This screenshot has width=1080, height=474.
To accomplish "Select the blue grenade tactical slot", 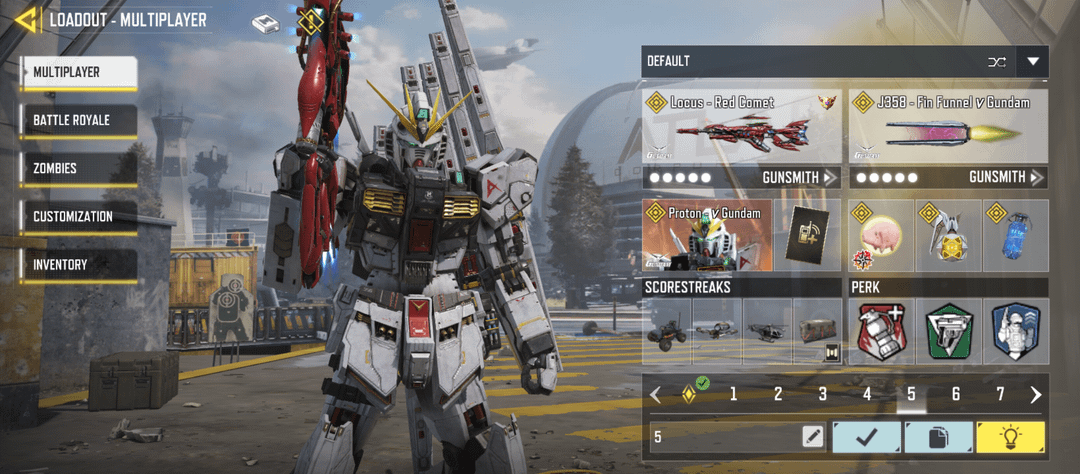I will point(1016,236).
